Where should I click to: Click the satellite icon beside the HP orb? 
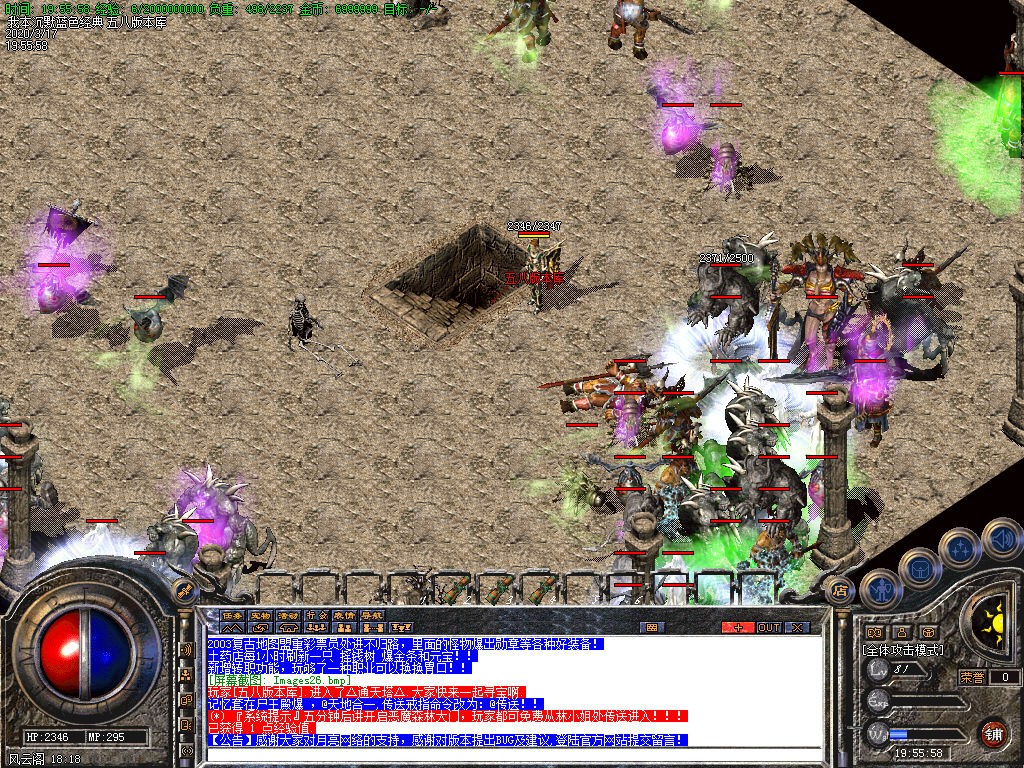184,589
